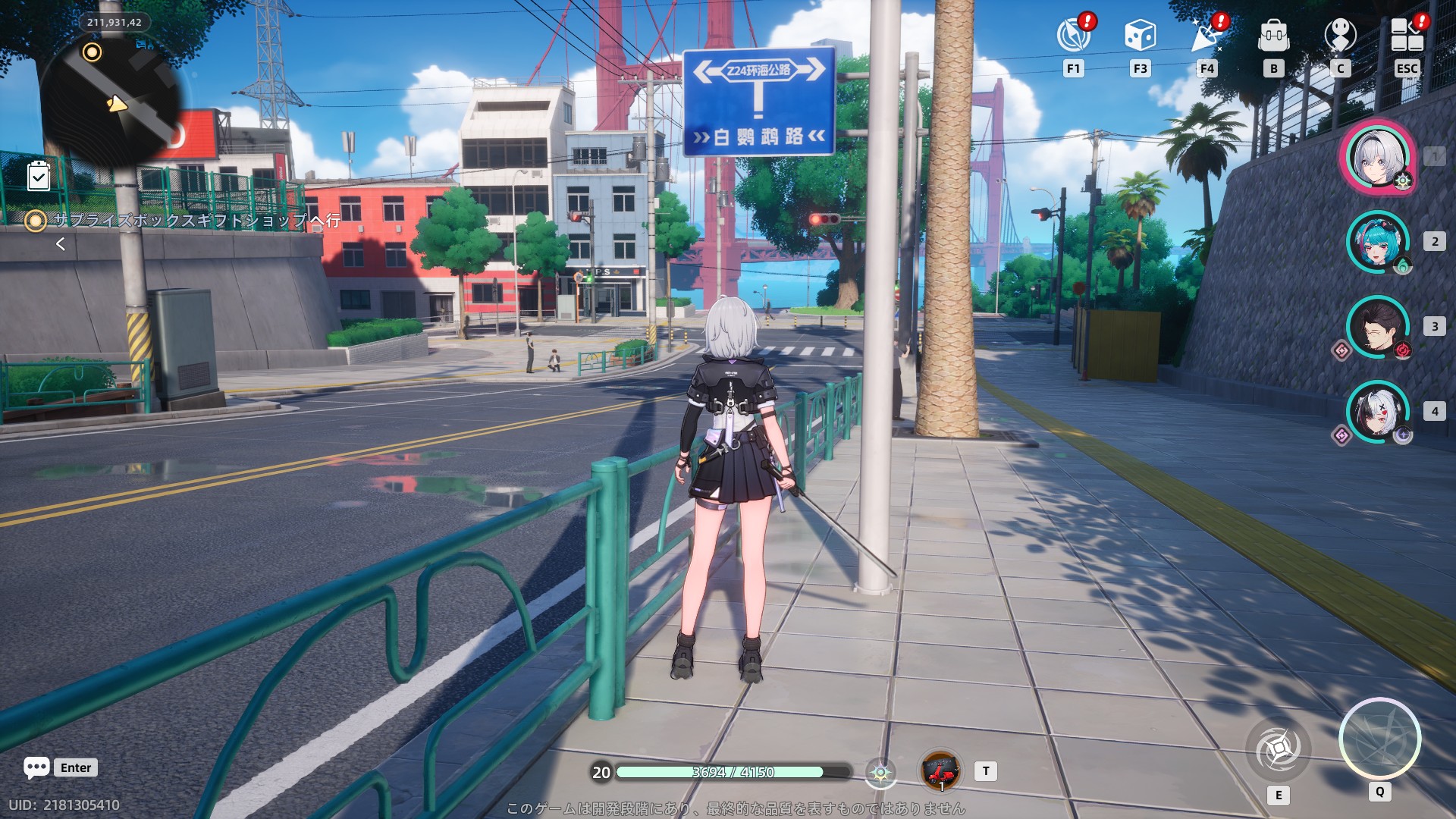Viewport: 1456px width, 819px height.
Task: Open the main menu panel icon
Action: click(1407, 36)
